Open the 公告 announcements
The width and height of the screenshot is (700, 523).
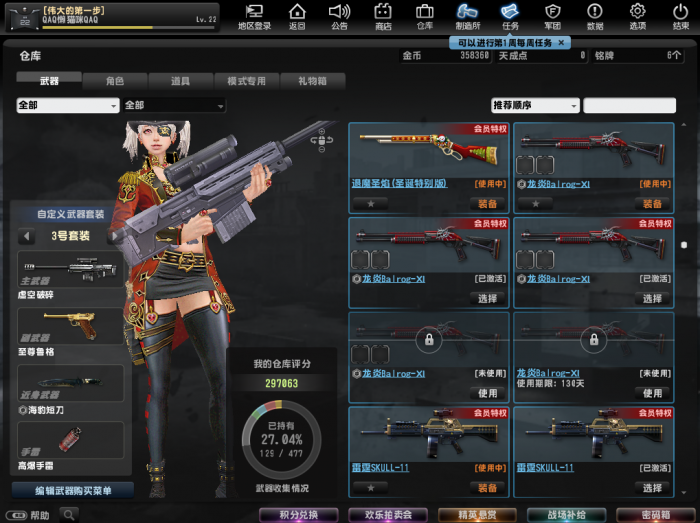[x=339, y=16]
